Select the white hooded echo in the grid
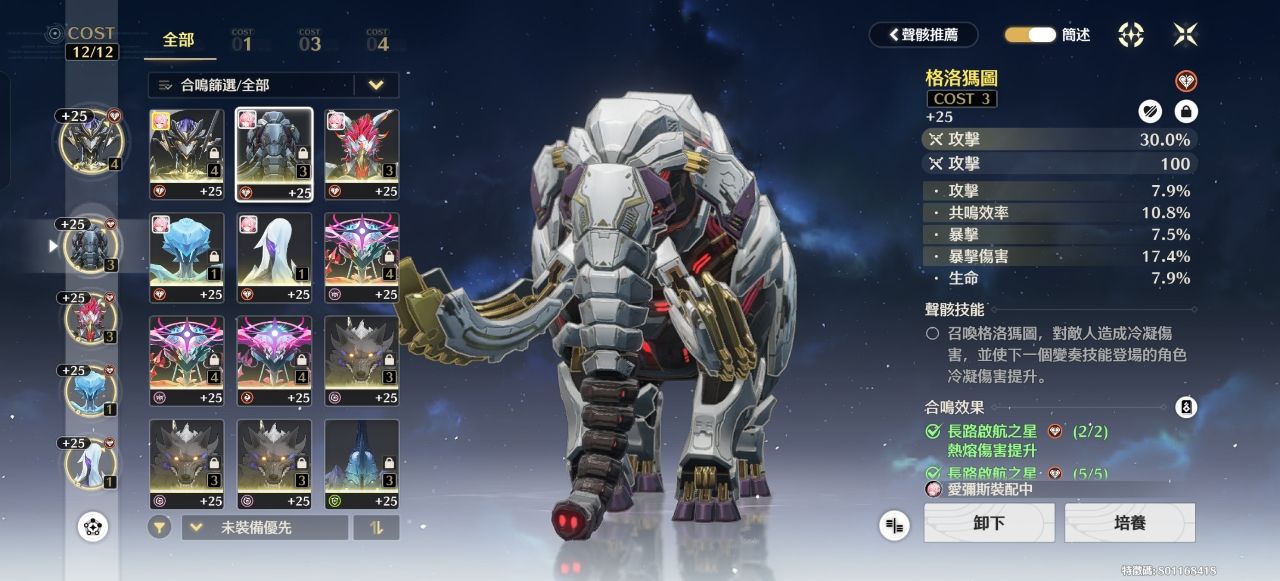This screenshot has height=581, width=1280. point(274,257)
